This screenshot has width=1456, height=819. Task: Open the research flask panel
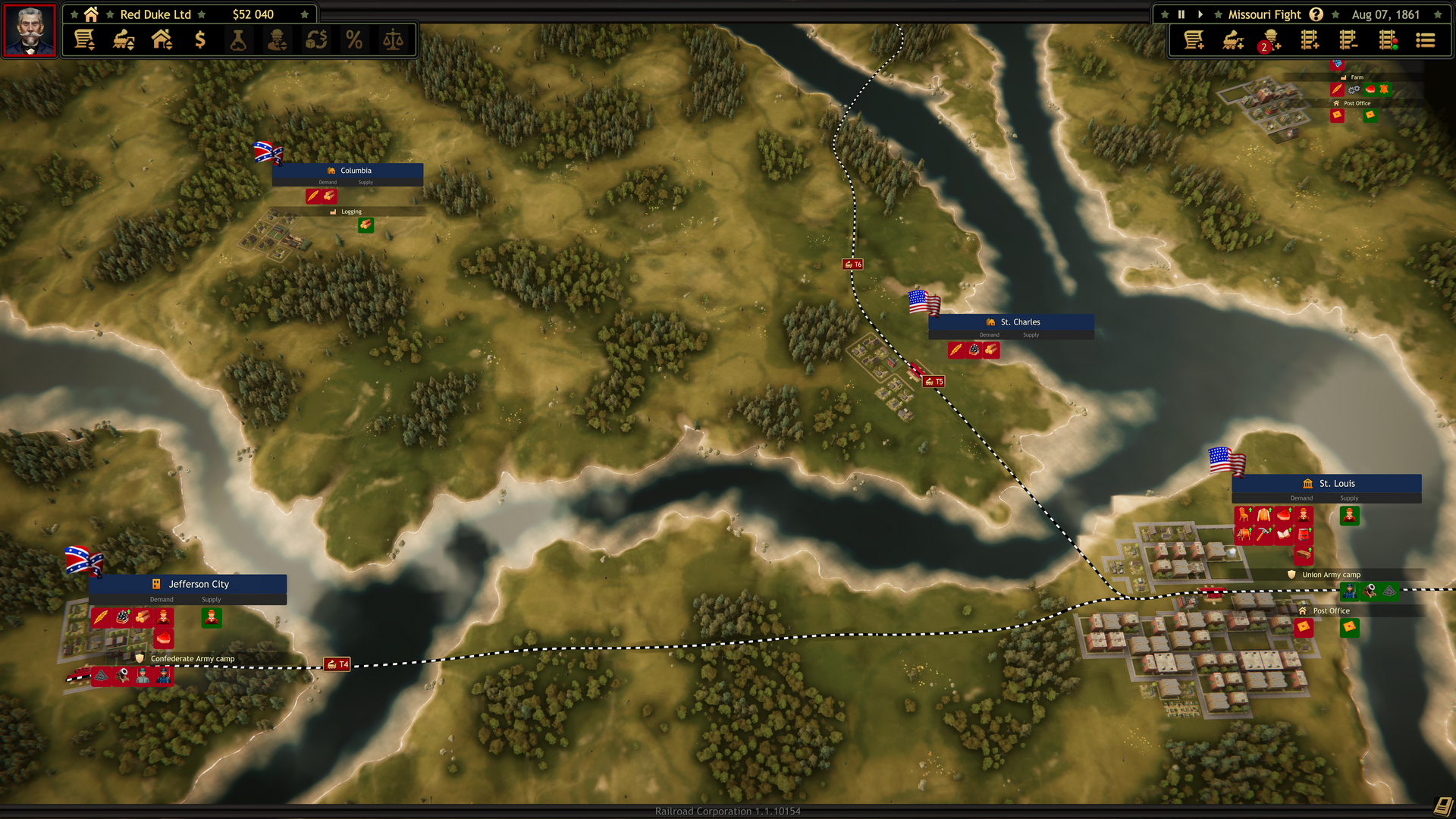[x=240, y=40]
